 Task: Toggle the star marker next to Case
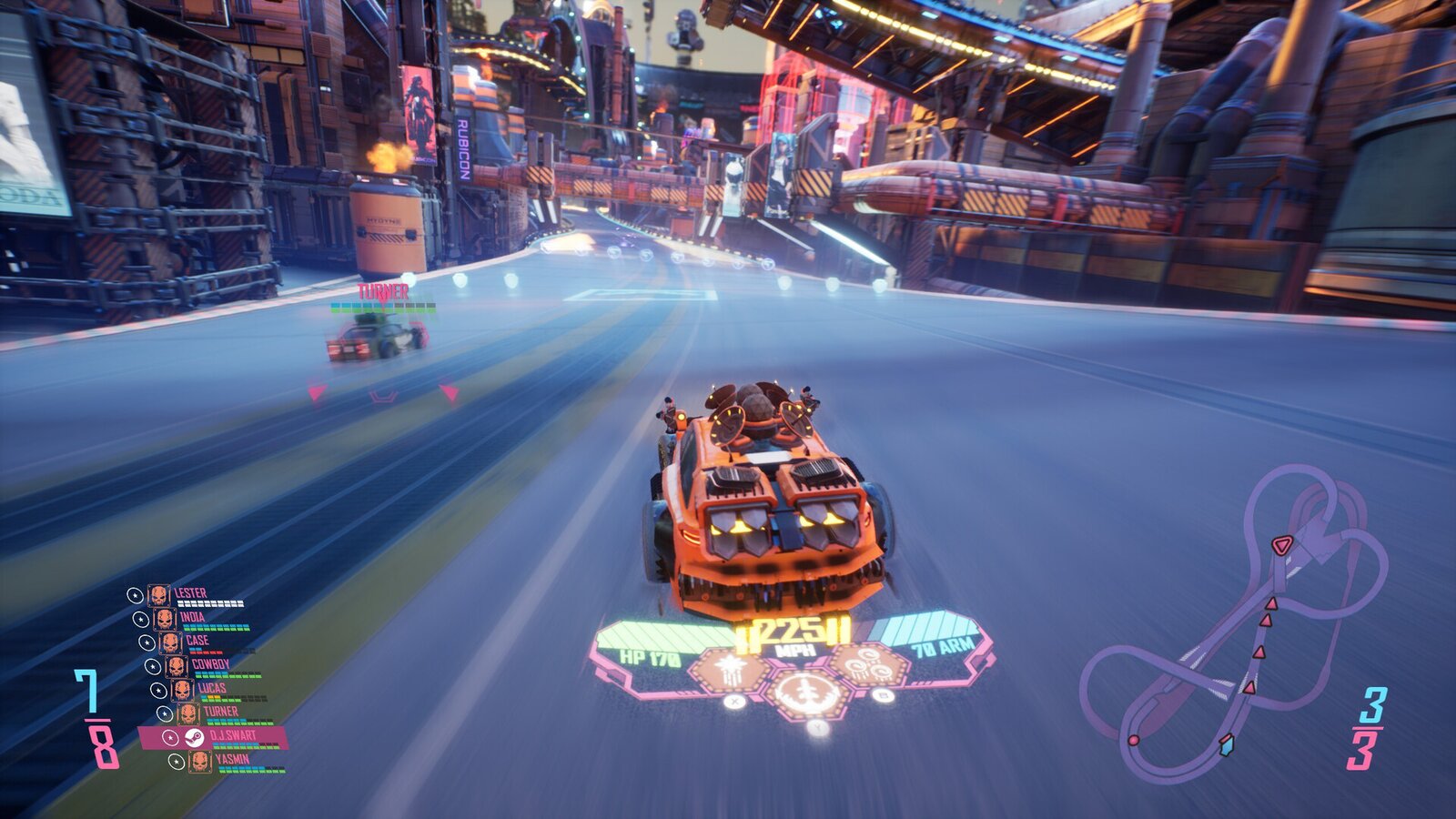click(147, 642)
